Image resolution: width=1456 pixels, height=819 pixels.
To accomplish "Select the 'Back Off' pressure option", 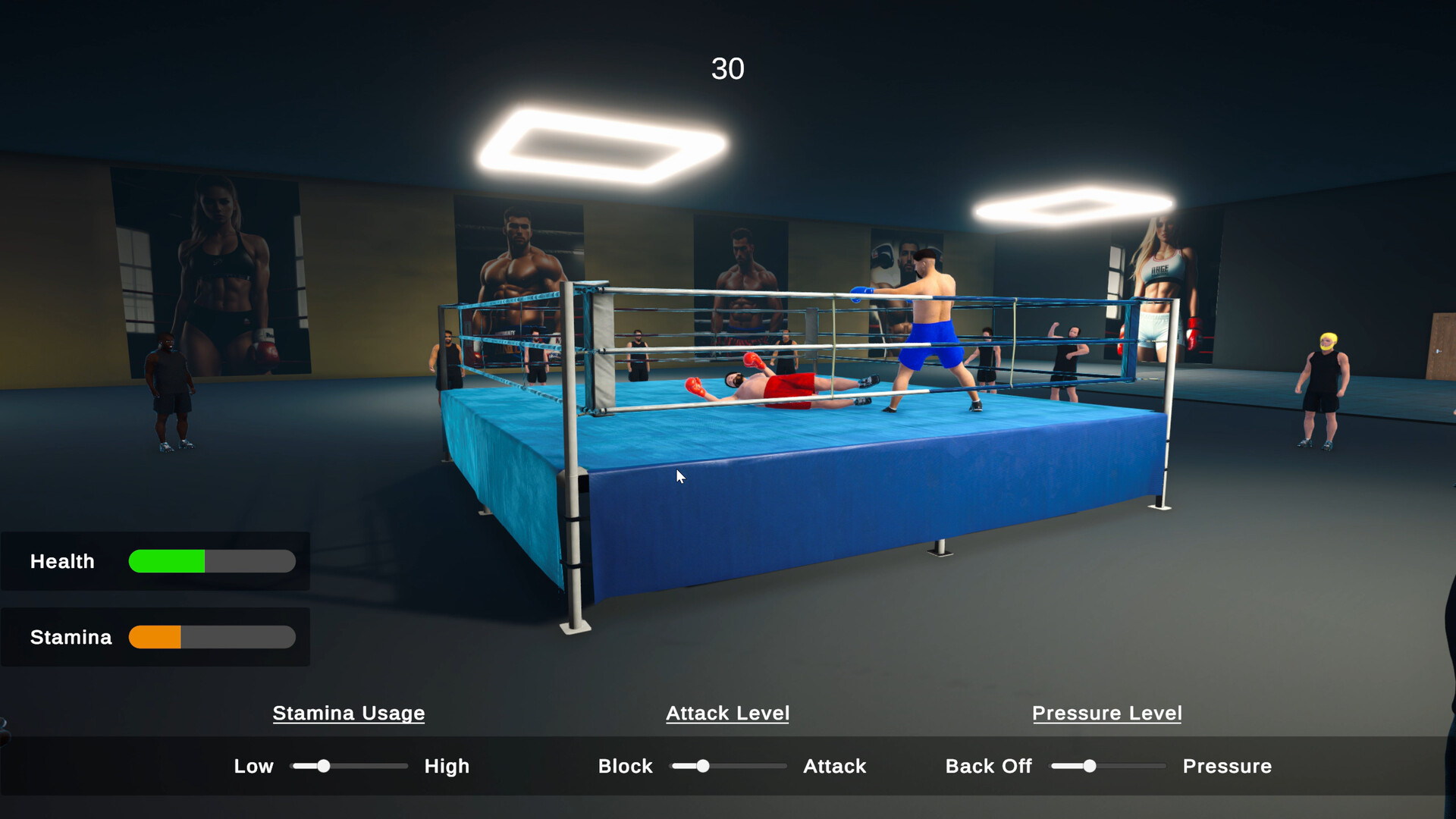I will [x=988, y=766].
